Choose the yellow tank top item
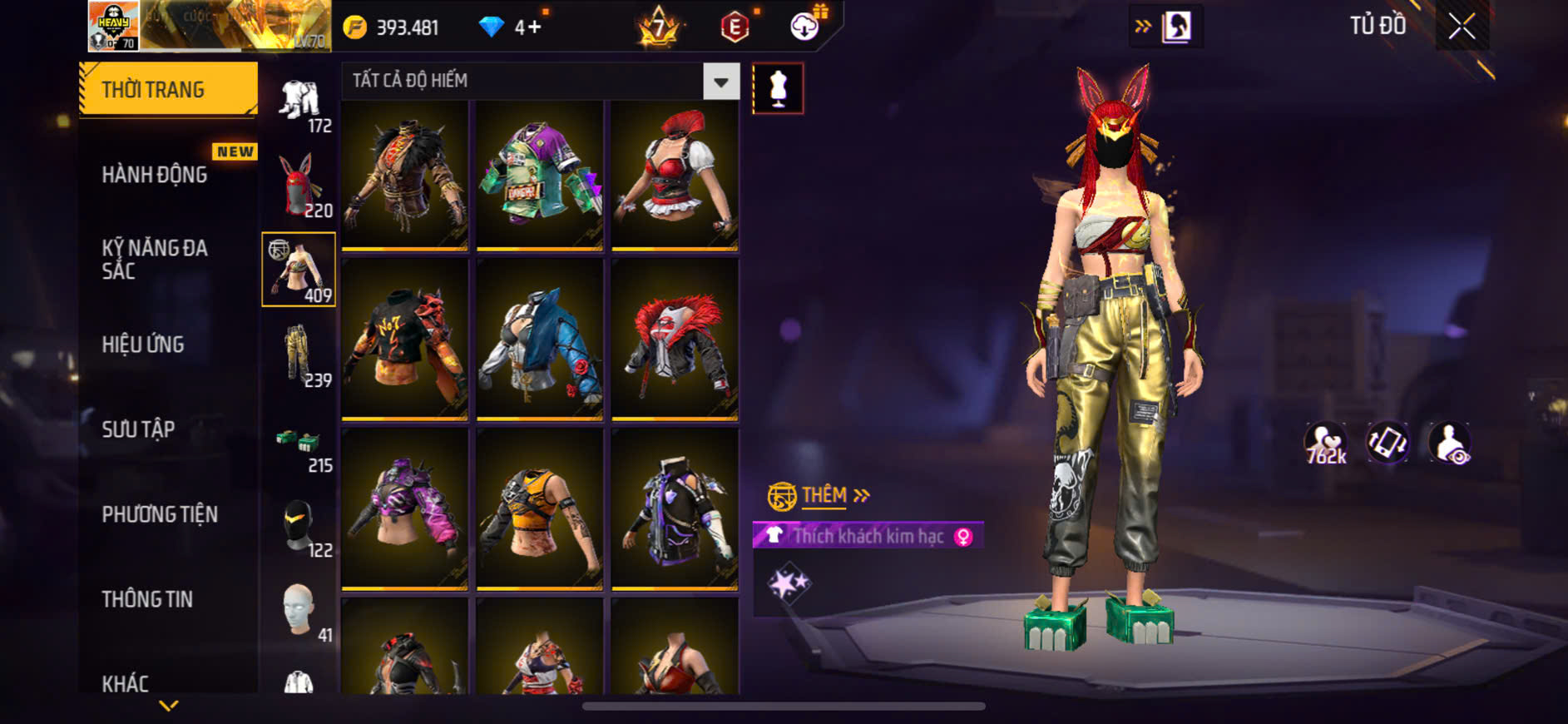 click(x=539, y=508)
